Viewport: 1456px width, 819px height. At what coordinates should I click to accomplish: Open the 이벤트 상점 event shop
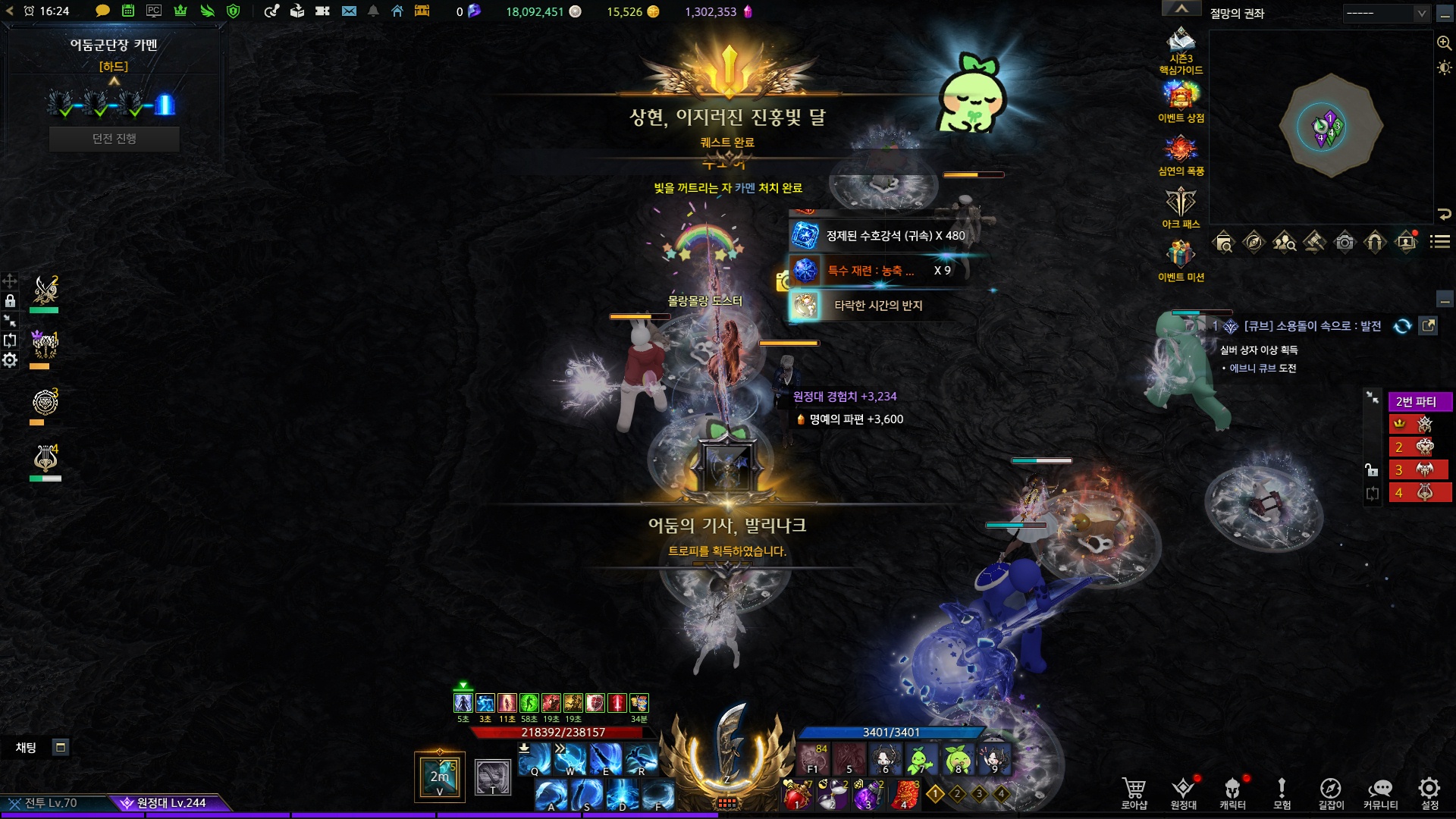coord(1181,102)
